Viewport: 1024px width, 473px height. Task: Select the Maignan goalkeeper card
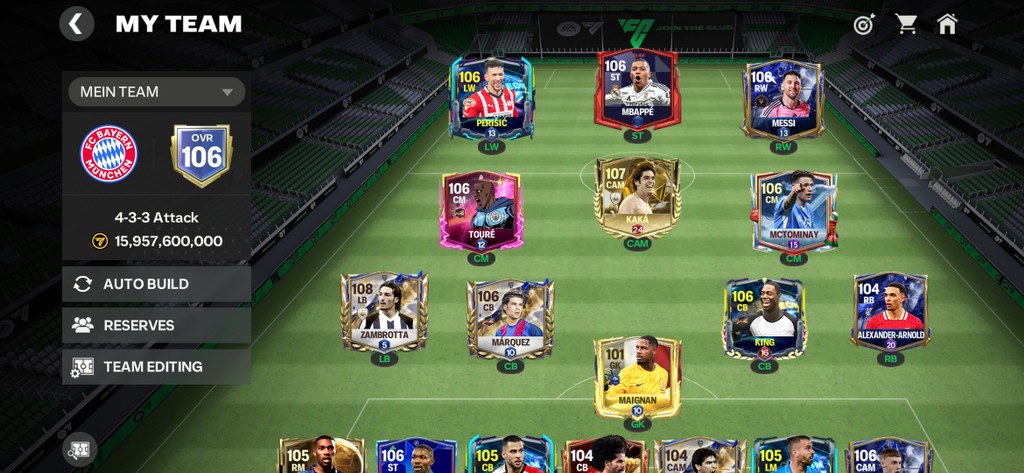click(637, 376)
